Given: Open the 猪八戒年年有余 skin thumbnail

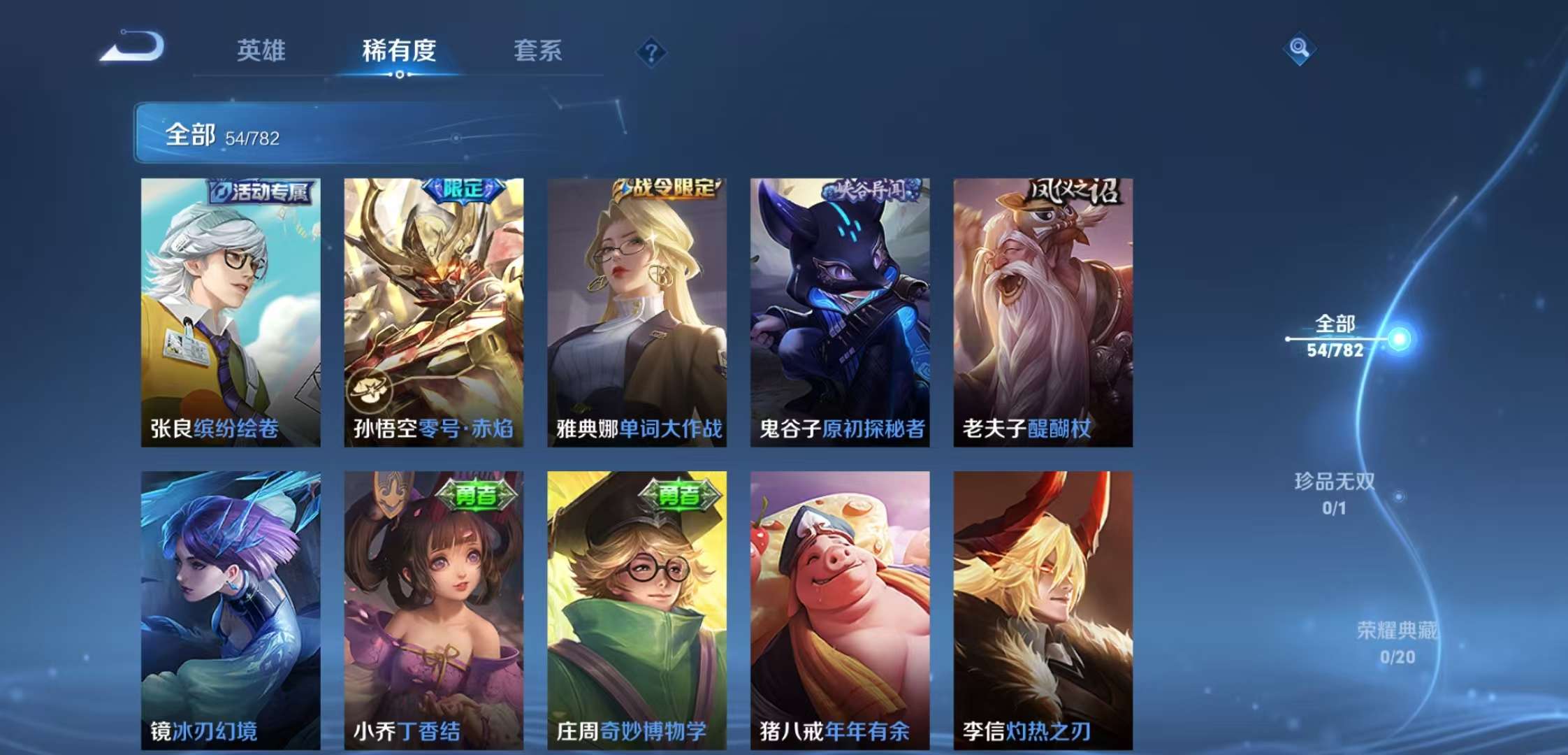Looking at the screenshot, I should (839, 608).
